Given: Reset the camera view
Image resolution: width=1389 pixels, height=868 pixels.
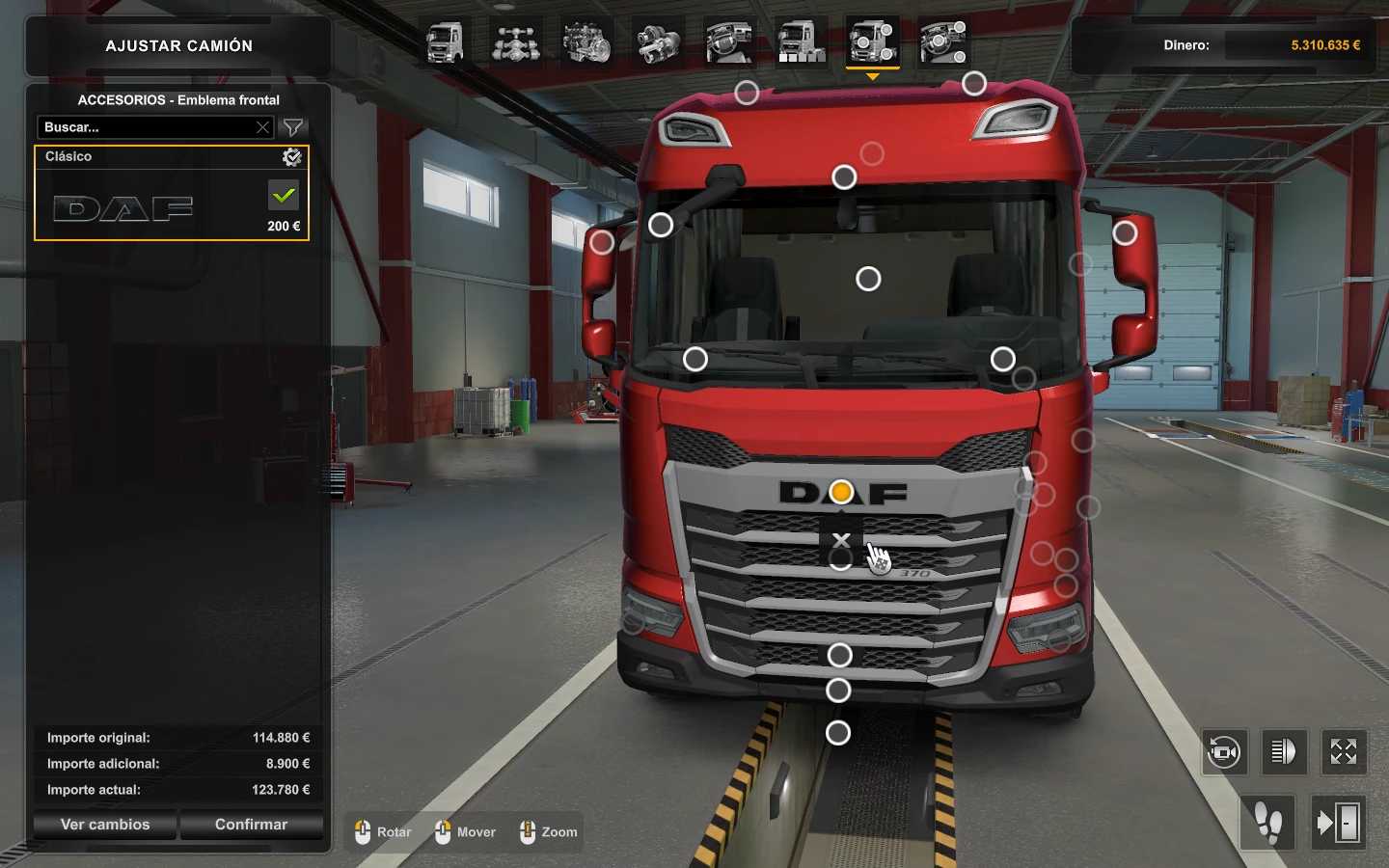Looking at the screenshot, I should coord(1224,751).
